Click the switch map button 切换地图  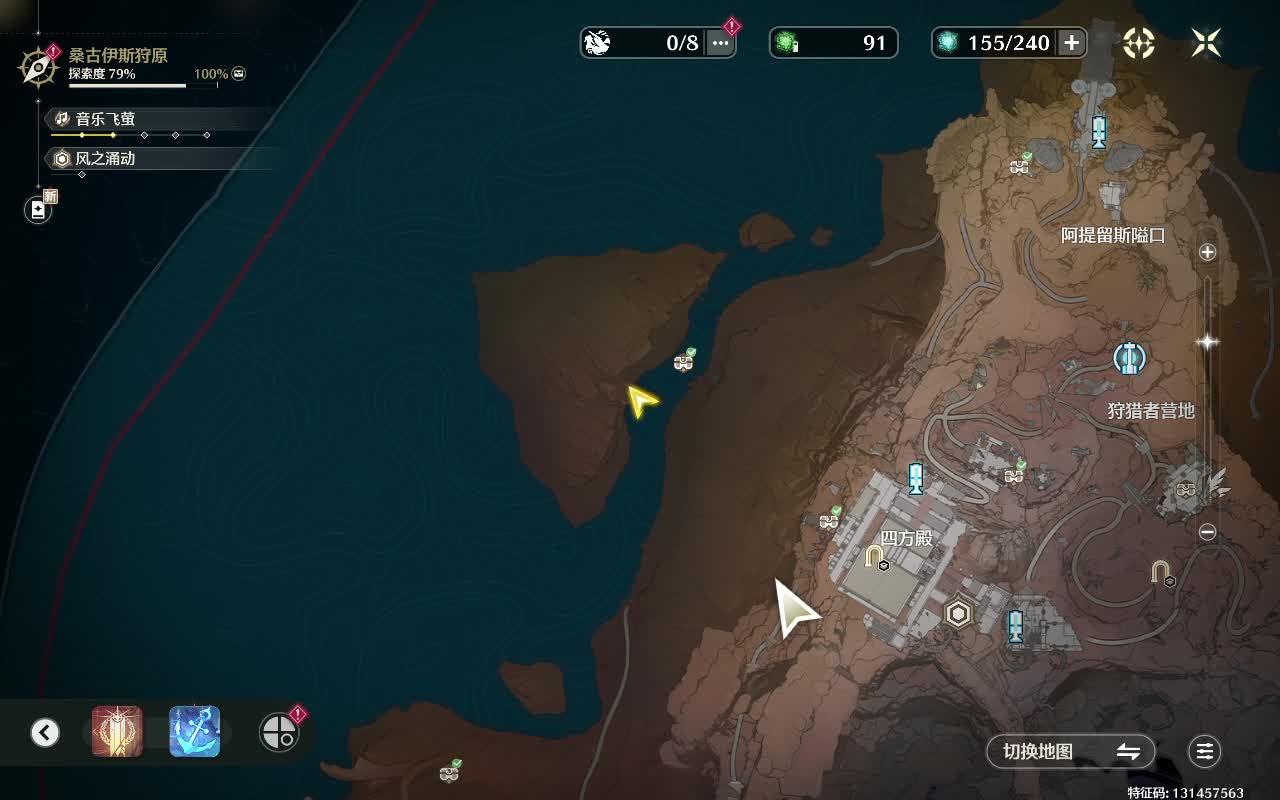(1071, 752)
